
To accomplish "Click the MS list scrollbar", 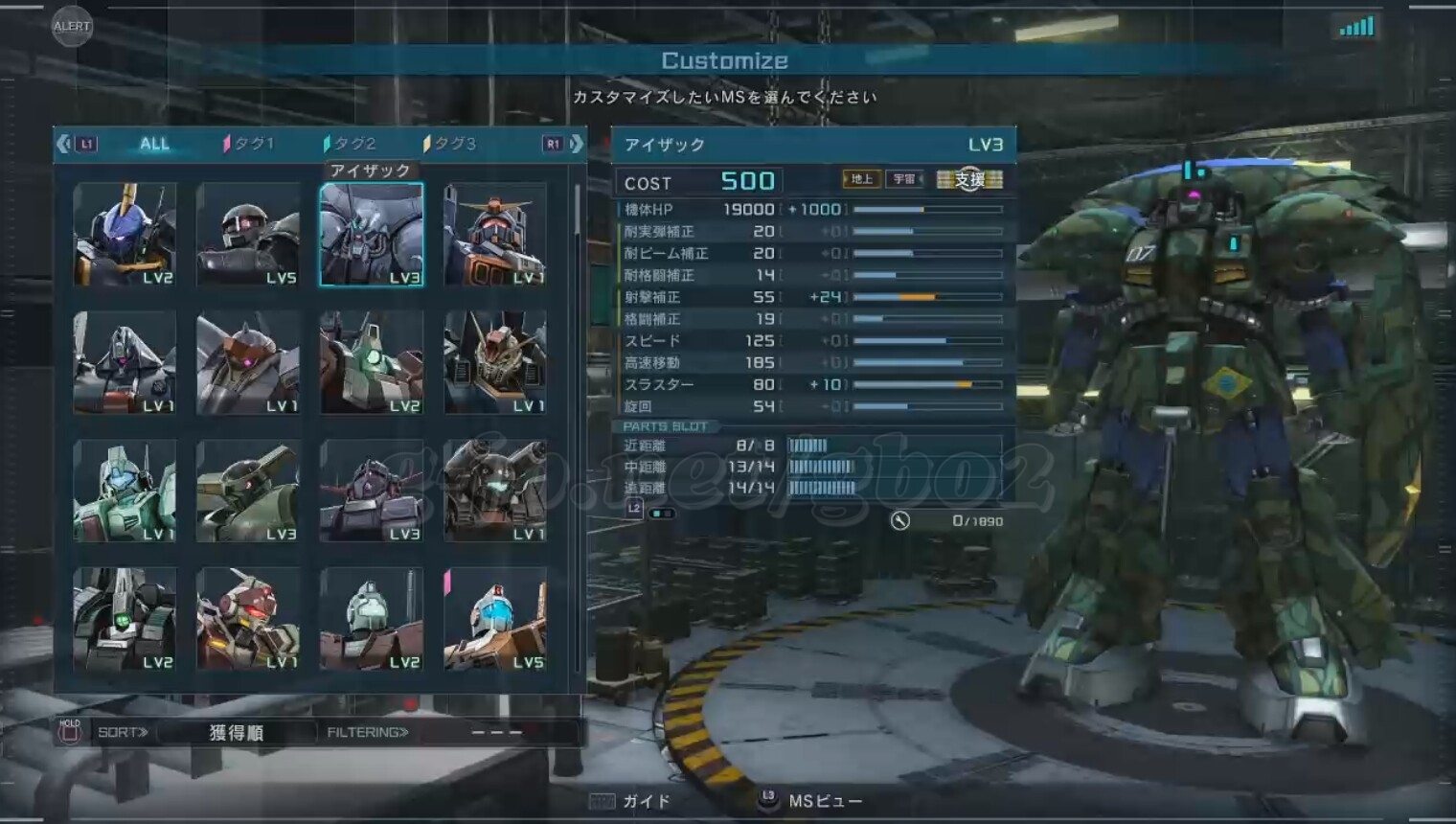I will point(577,211).
